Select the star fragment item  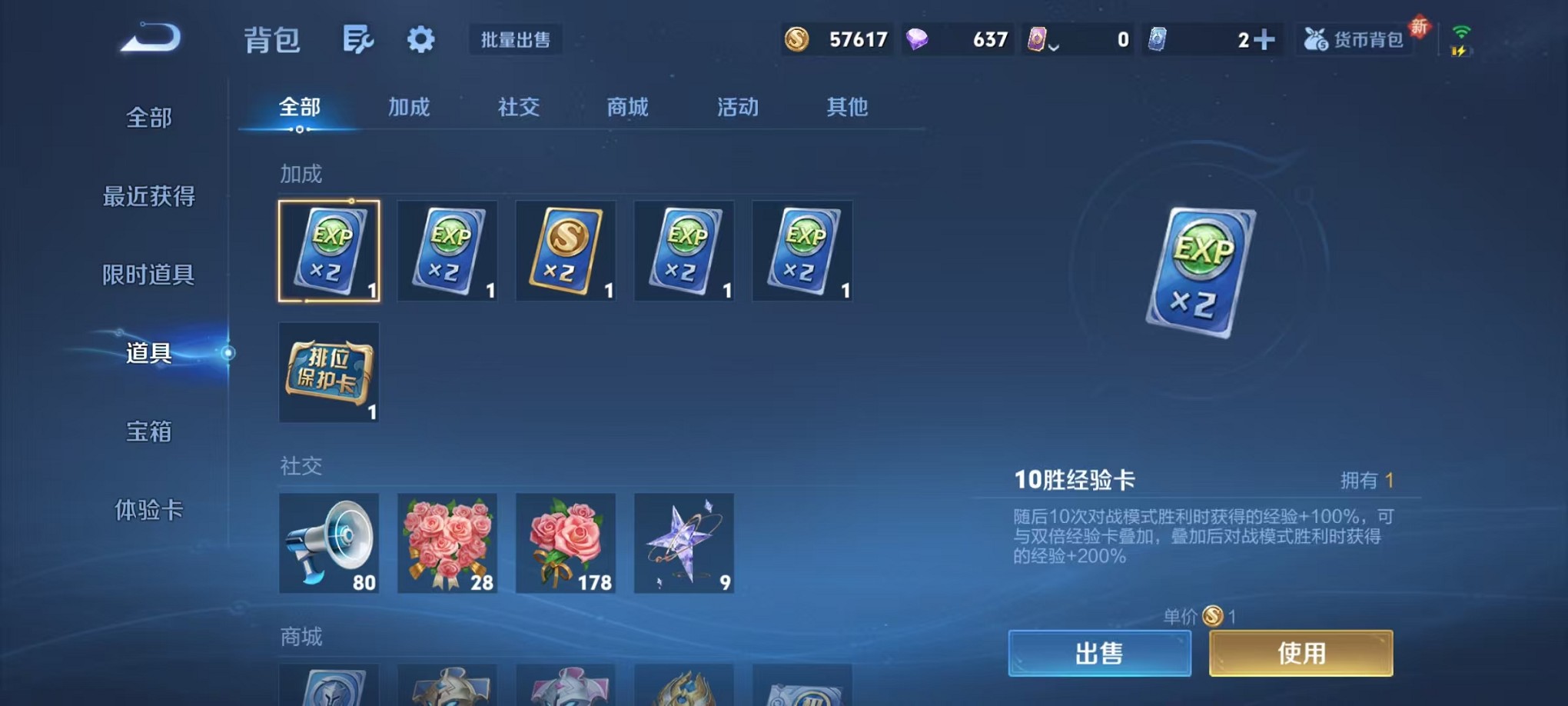click(683, 544)
